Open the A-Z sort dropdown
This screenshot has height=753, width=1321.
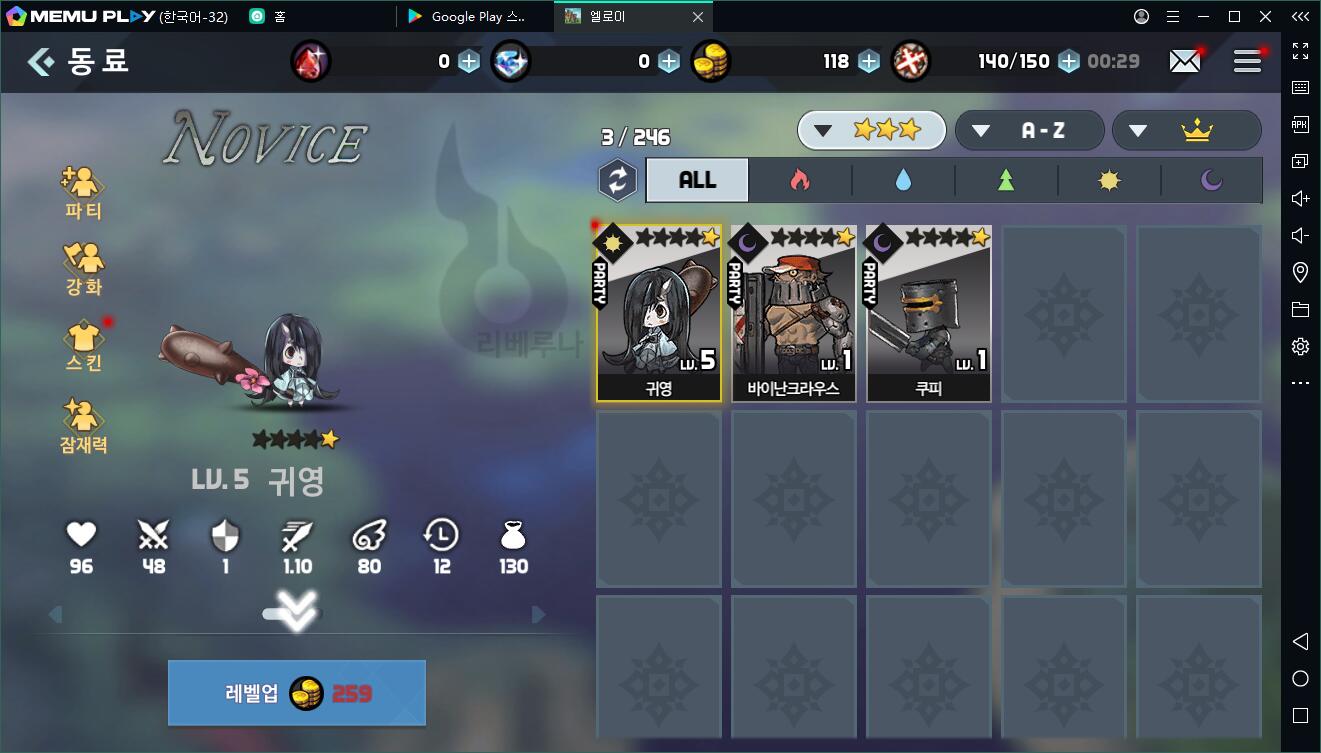point(1029,130)
